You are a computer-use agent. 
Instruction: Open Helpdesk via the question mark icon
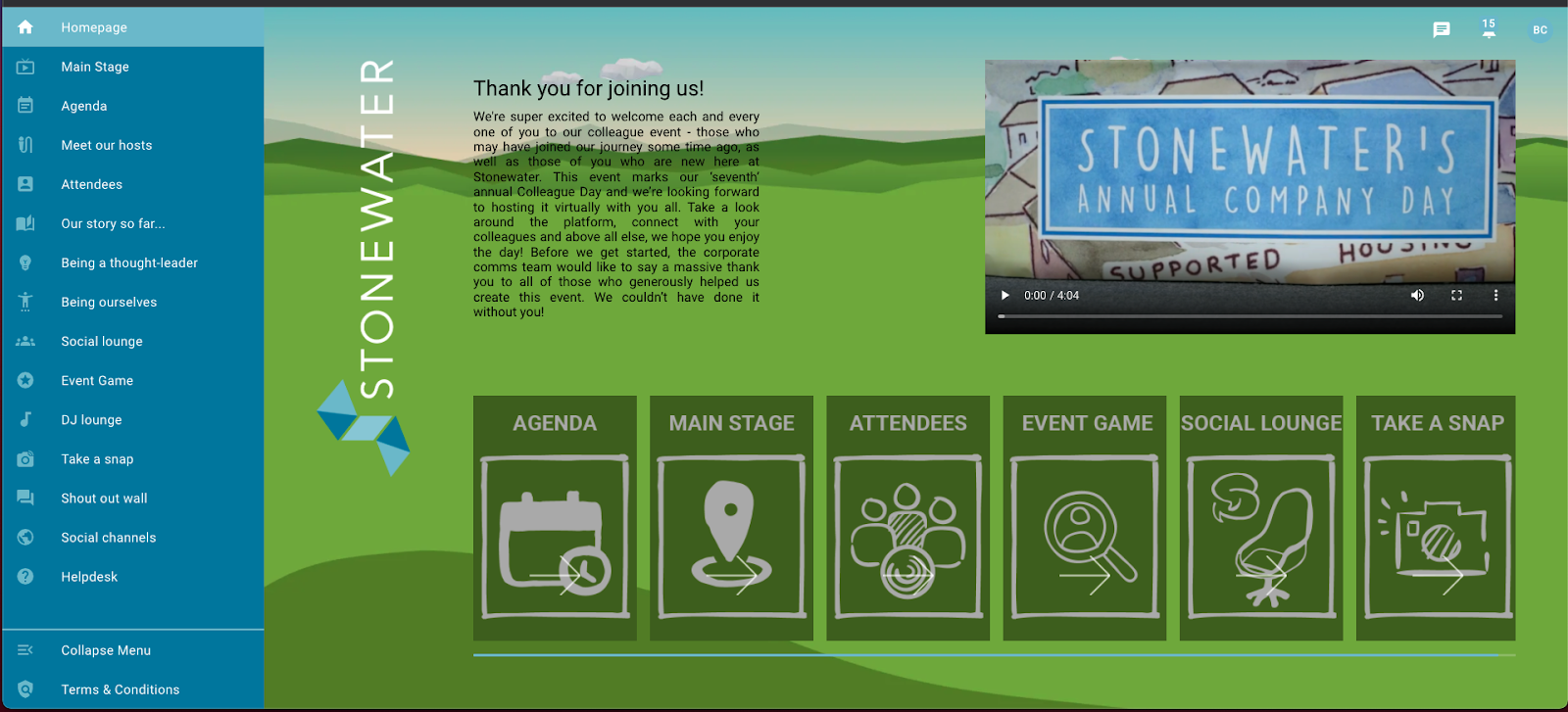click(x=26, y=576)
